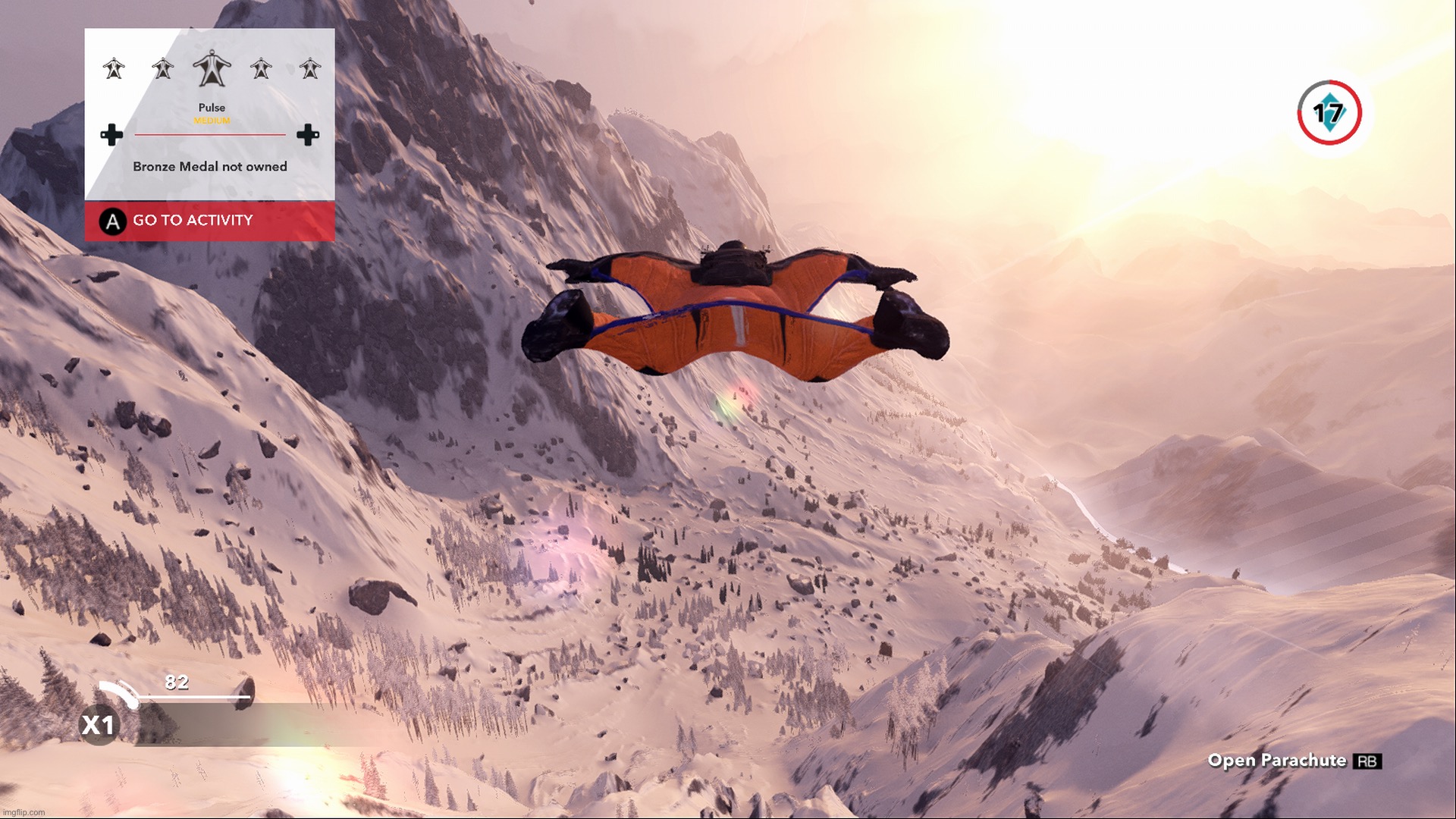This screenshot has width=1456, height=819.
Task: Select the fourth wingsuit difficulty rating
Action: point(260,70)
